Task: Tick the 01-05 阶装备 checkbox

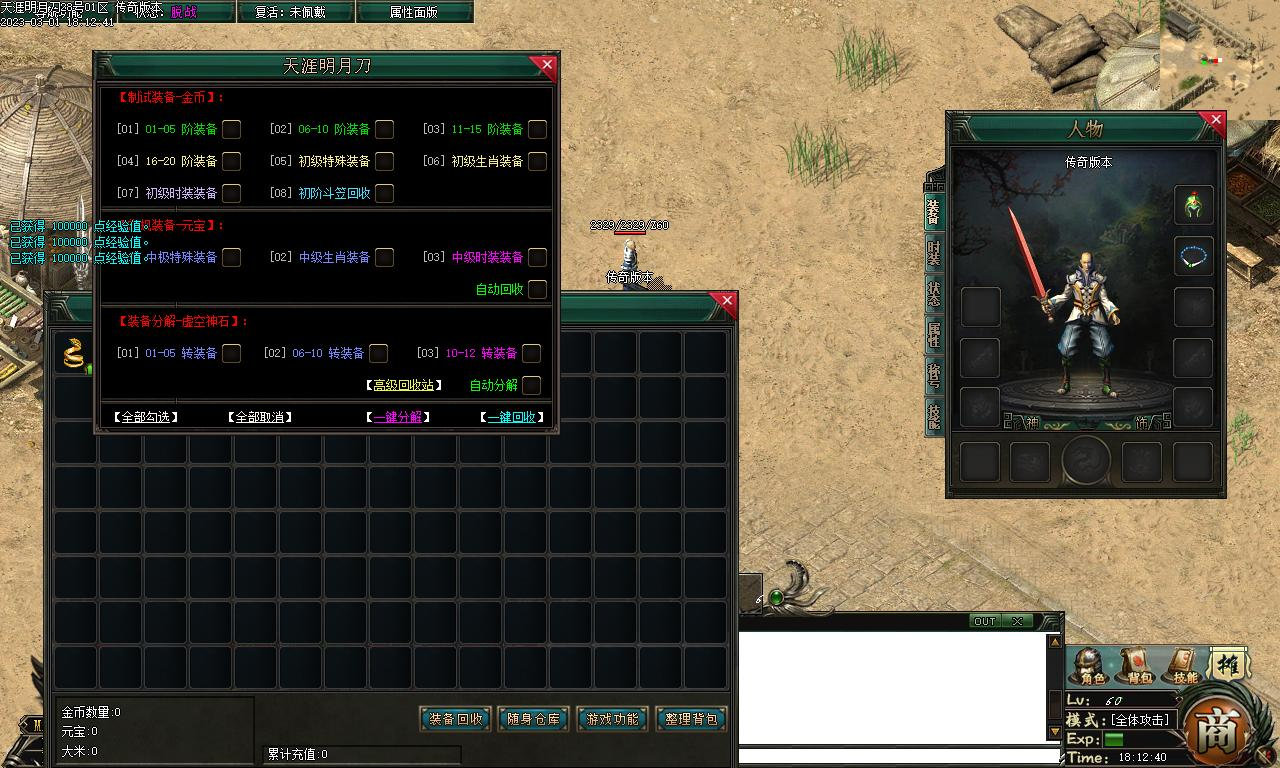Action: (x=231, y=129)
